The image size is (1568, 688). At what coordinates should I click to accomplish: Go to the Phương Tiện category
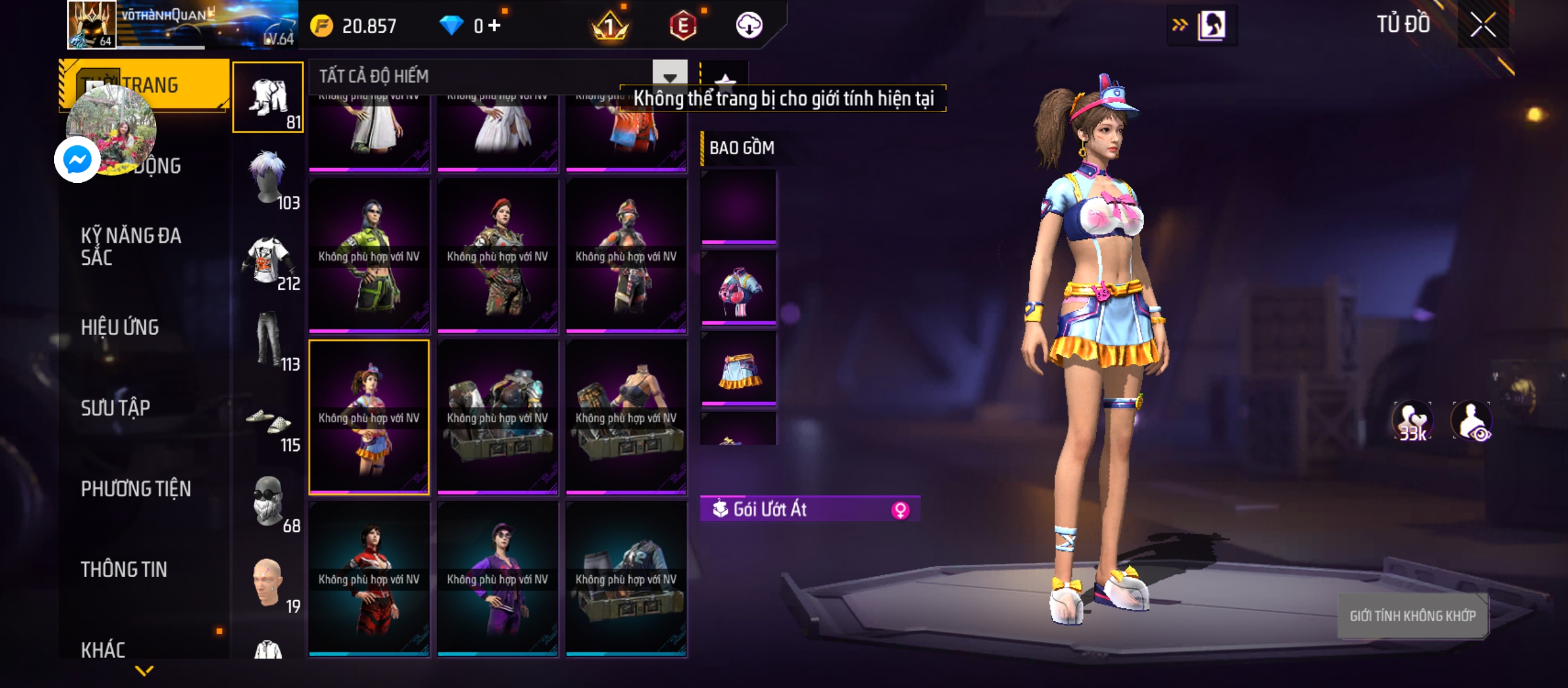[x=136, y=489]
